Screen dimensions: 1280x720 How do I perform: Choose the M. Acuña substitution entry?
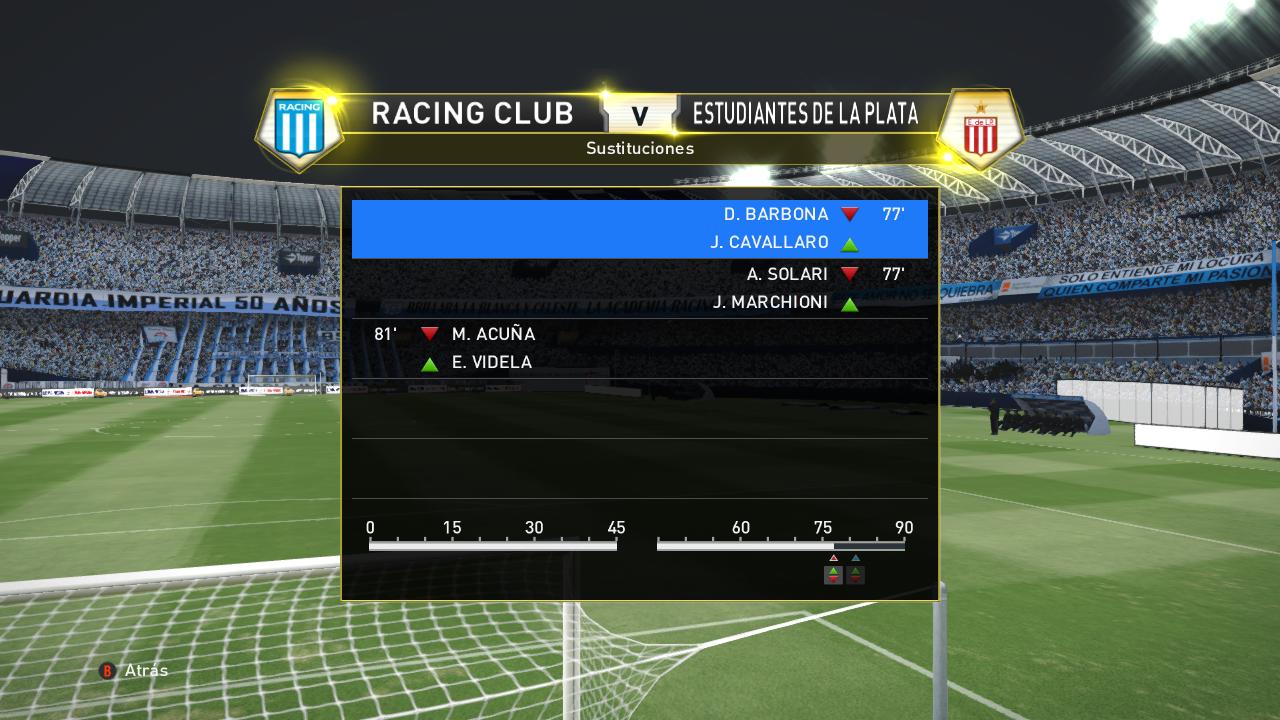click(640, 348)
